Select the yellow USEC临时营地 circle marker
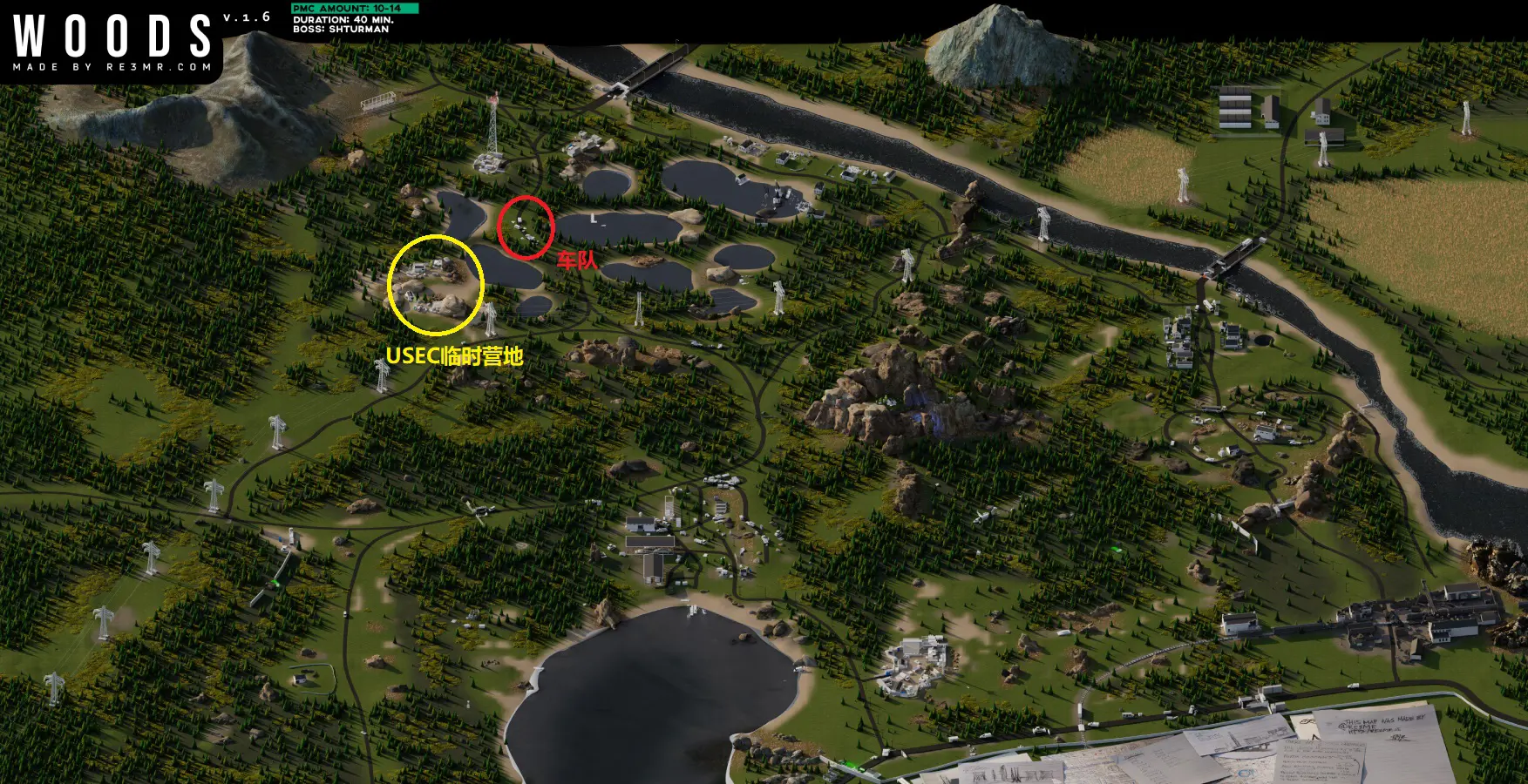This screenshot has width=1528, height=784. (x=435, y=285)
